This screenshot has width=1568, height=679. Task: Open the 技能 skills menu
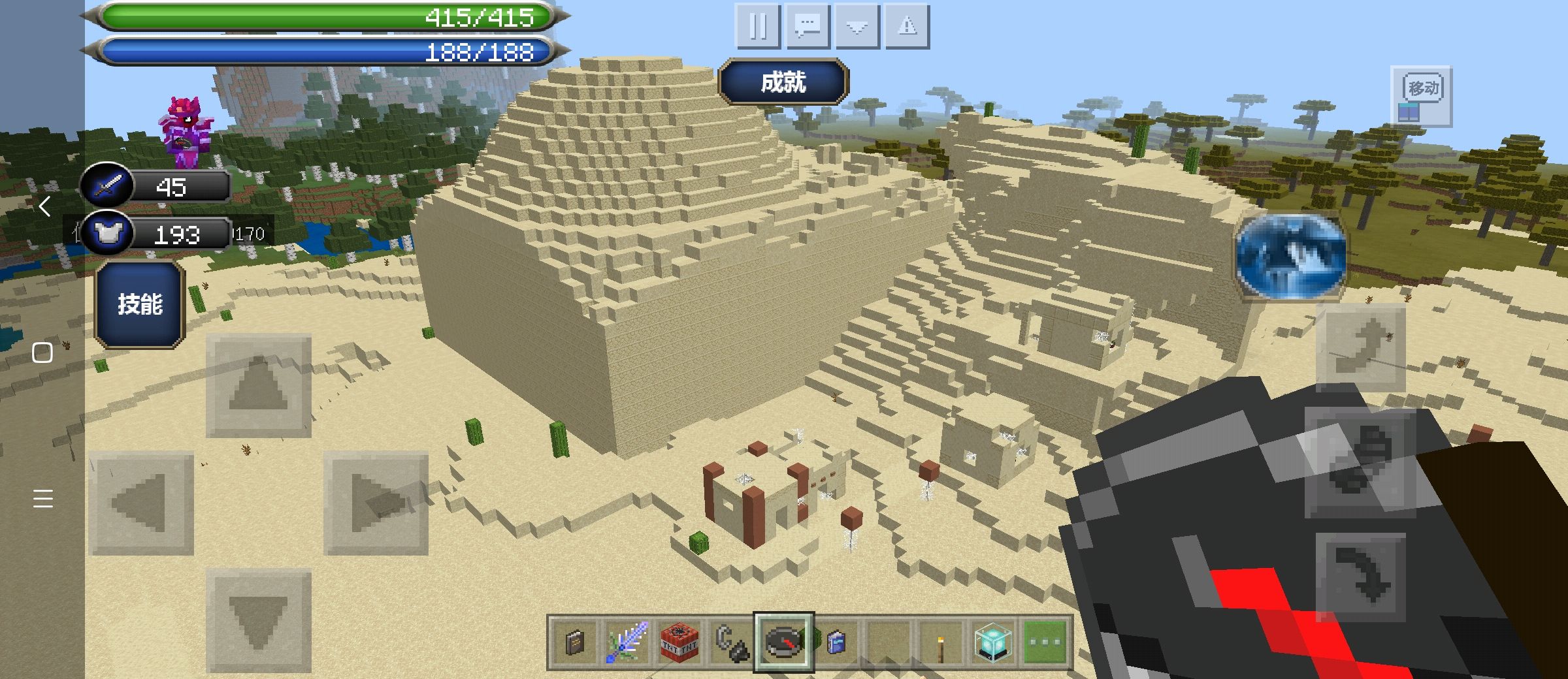tap(140, 304)
